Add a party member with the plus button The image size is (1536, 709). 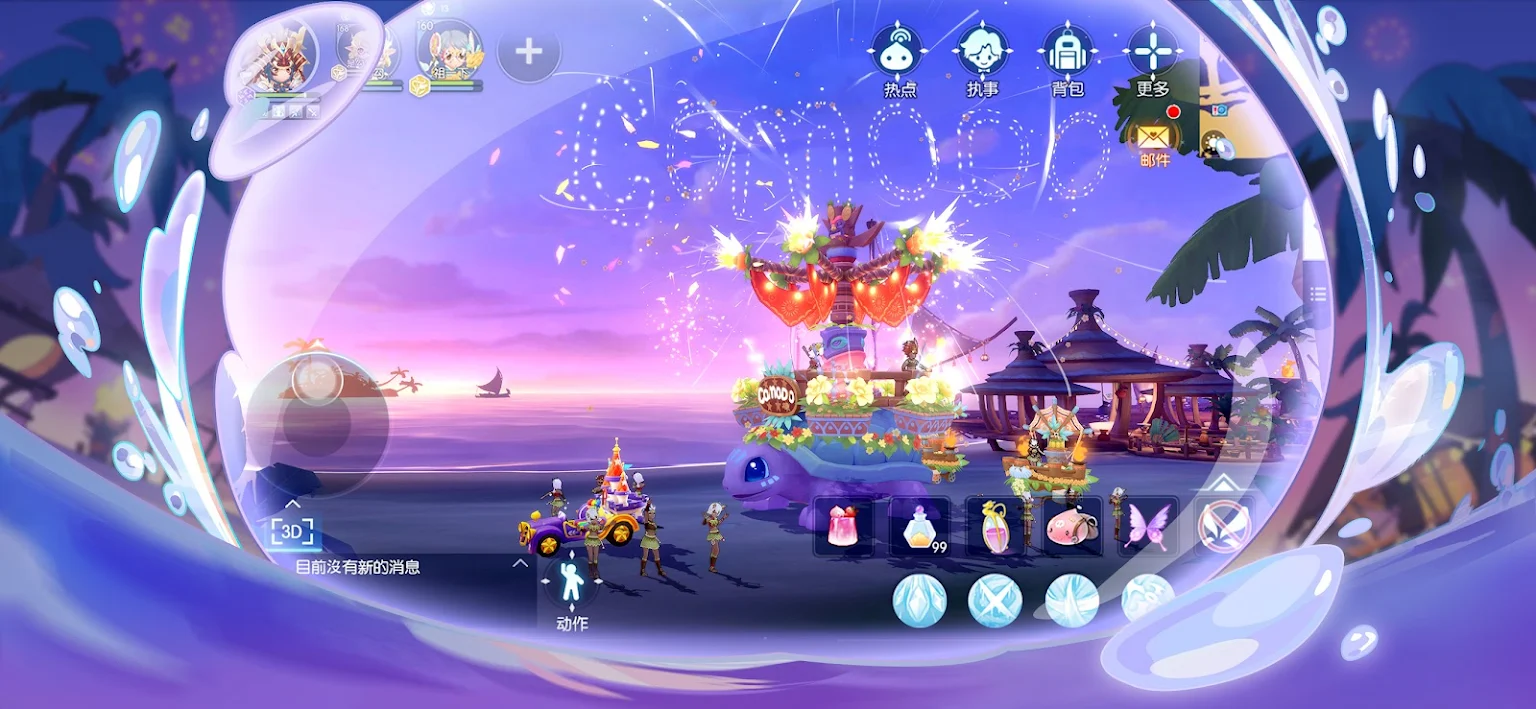[x=528, y=50]
